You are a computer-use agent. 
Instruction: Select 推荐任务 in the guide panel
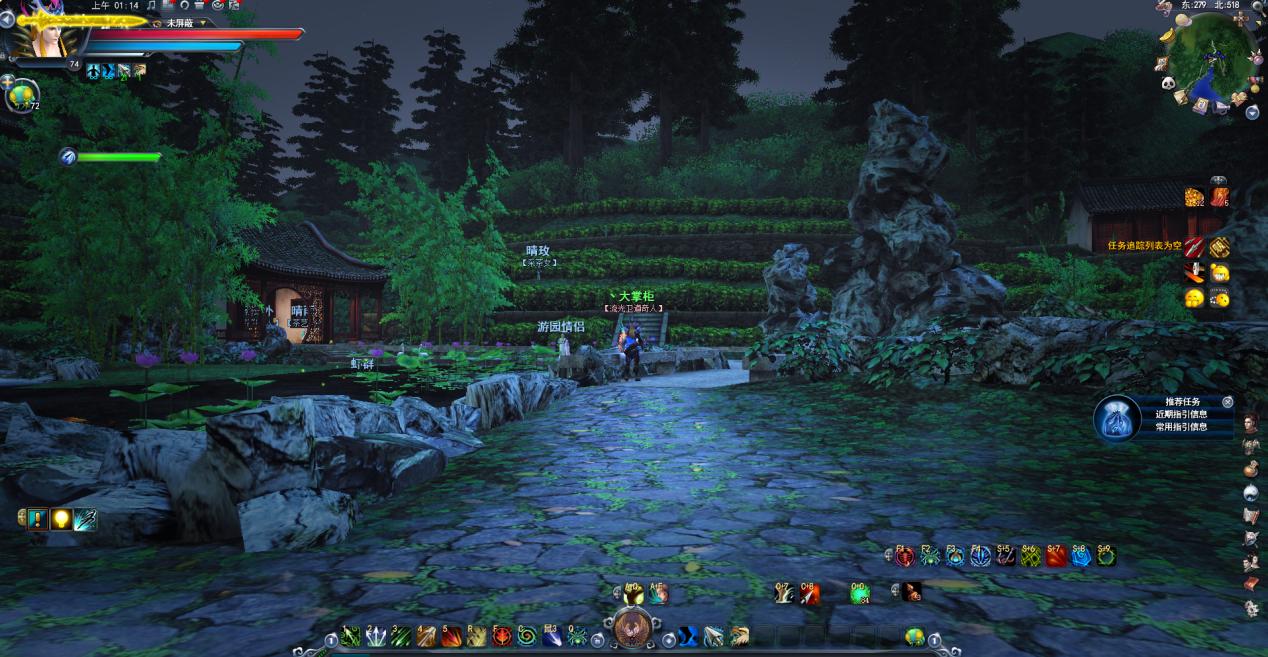pyautogui.click(x=1181, y=401)
